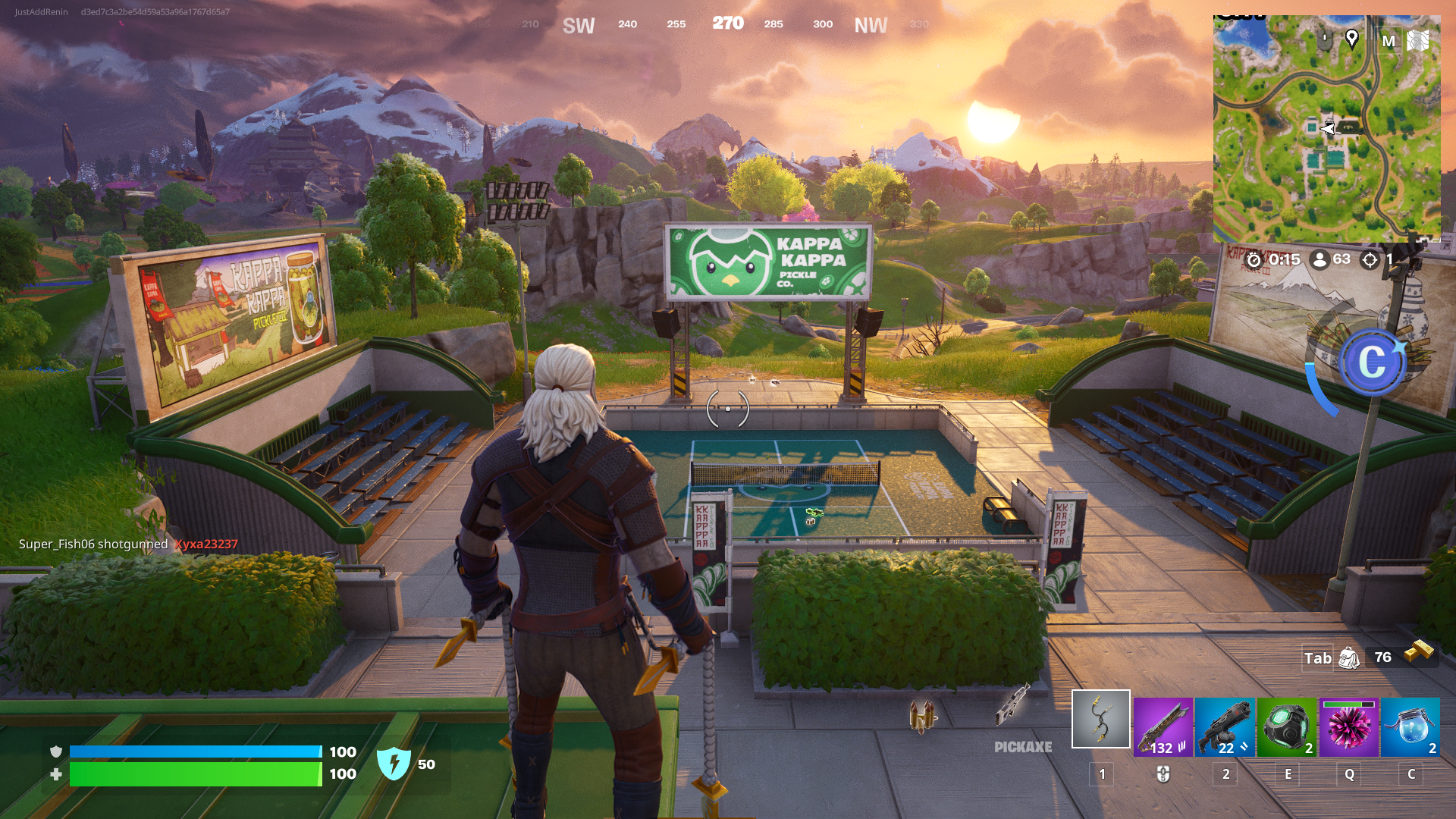
Task: Select the pickaxe in the first hotbar slot
Action: [1102, 719]
